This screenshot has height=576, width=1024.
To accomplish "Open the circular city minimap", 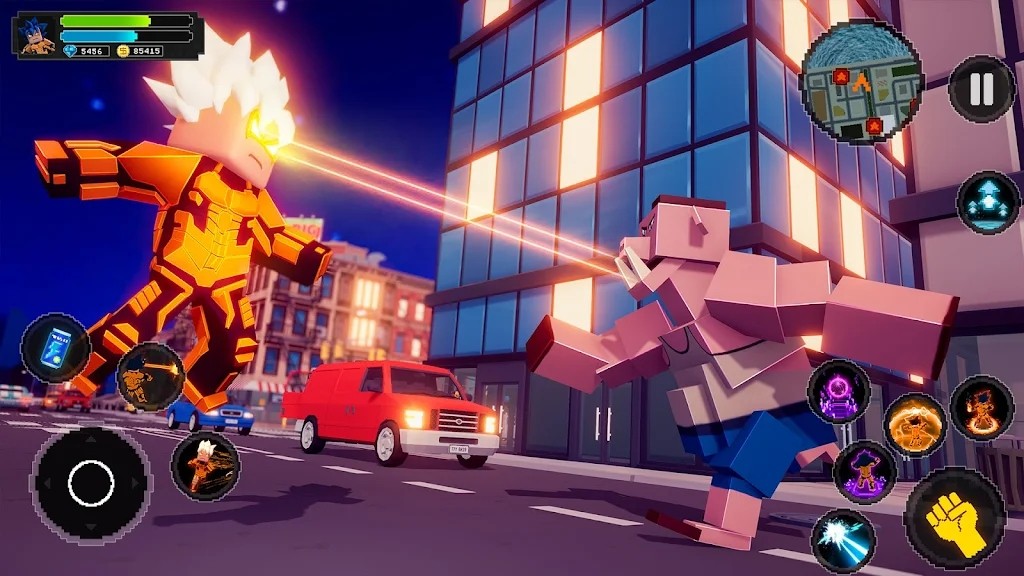I will point(861,81).
